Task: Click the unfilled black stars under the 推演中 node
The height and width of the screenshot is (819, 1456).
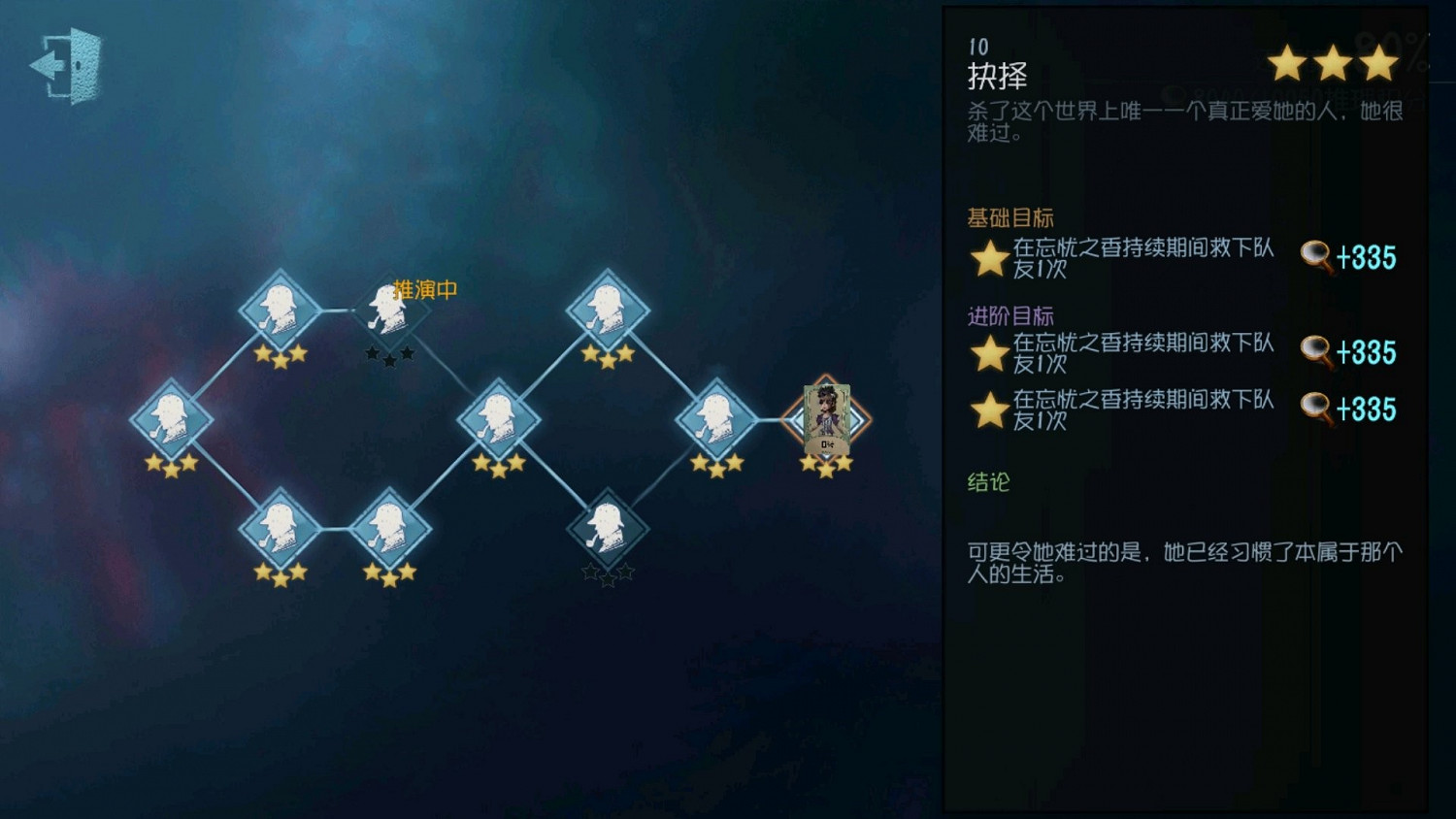Action: tap(388, 355)
